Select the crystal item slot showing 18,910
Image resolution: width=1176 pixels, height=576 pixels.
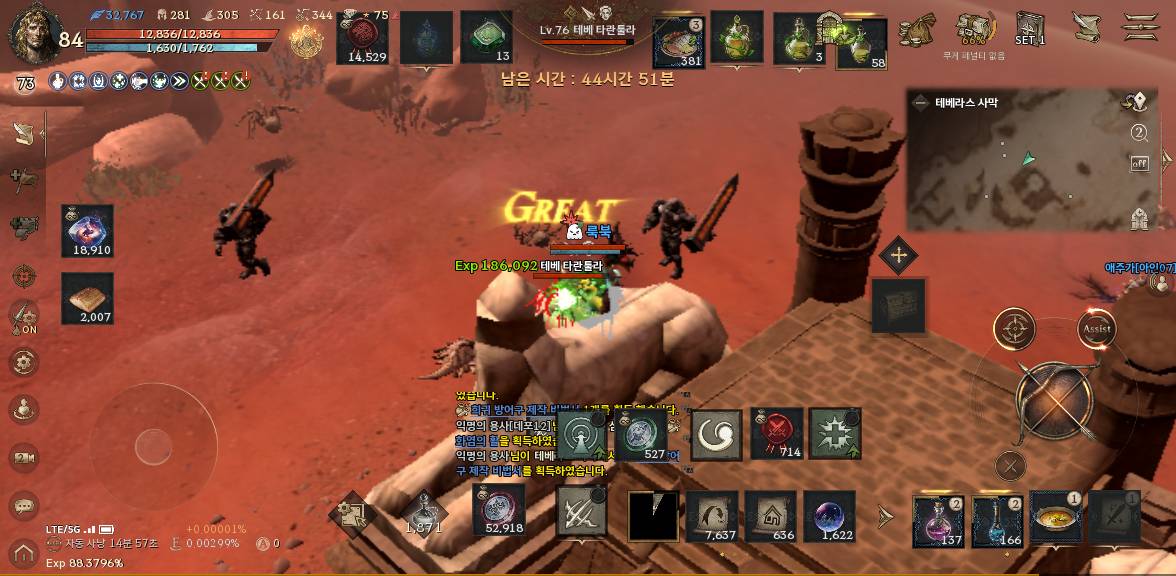[87, 231]
